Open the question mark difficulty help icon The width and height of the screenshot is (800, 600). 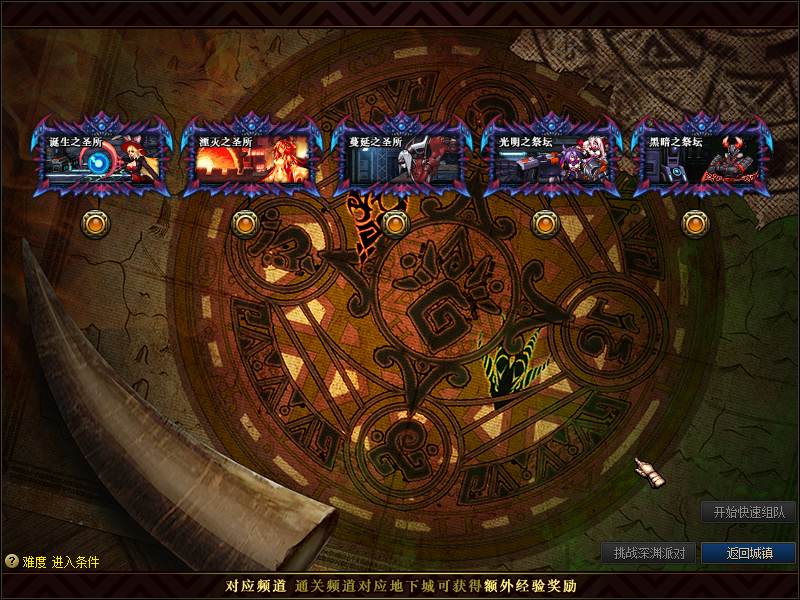pos(11,562)
